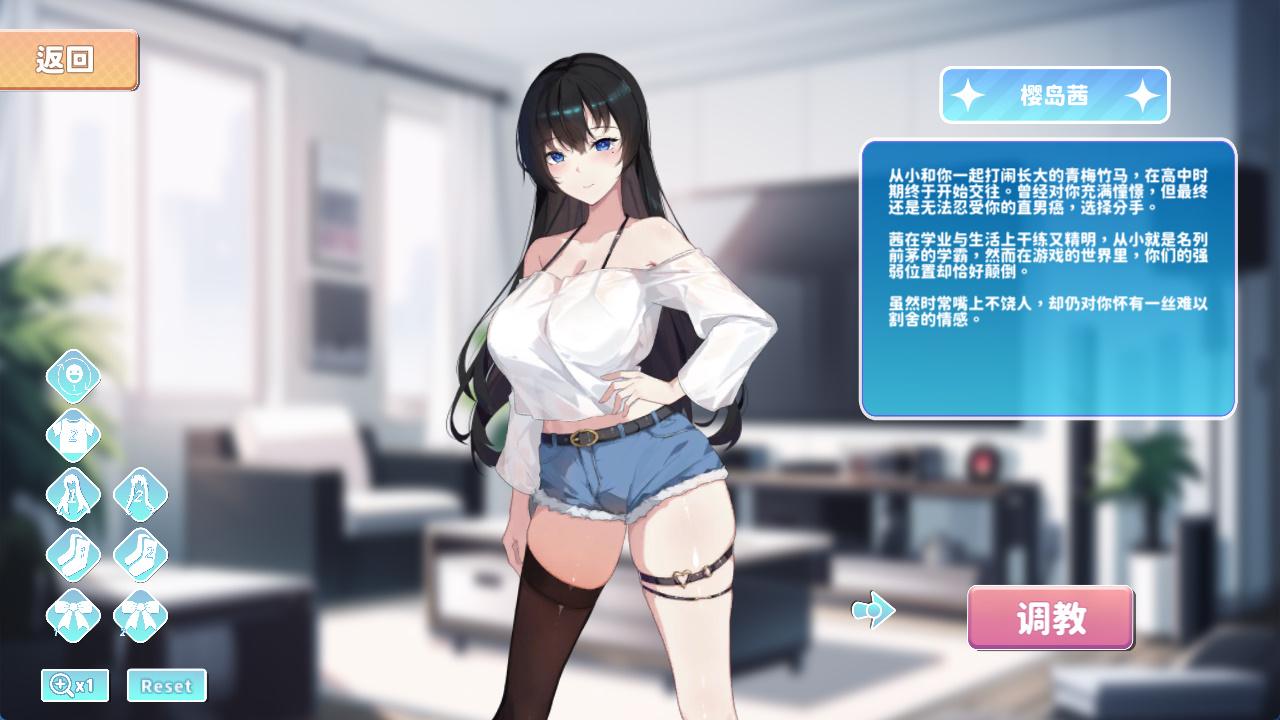Click the arrow icon beside 调教
This screenshot has width=1280, height=720.
[873, 609]
